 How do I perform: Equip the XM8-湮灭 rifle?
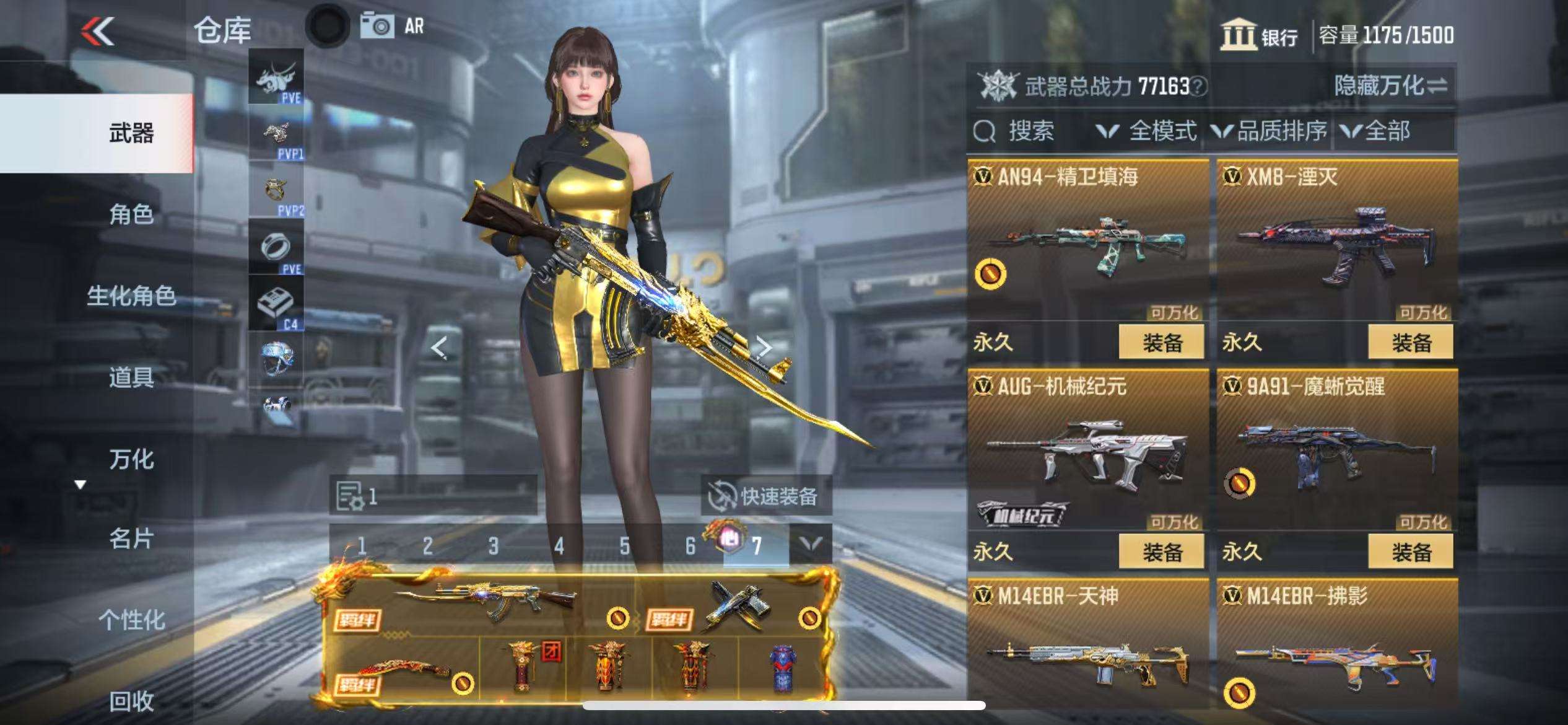pyautogui.click(x=1410, y=342)
